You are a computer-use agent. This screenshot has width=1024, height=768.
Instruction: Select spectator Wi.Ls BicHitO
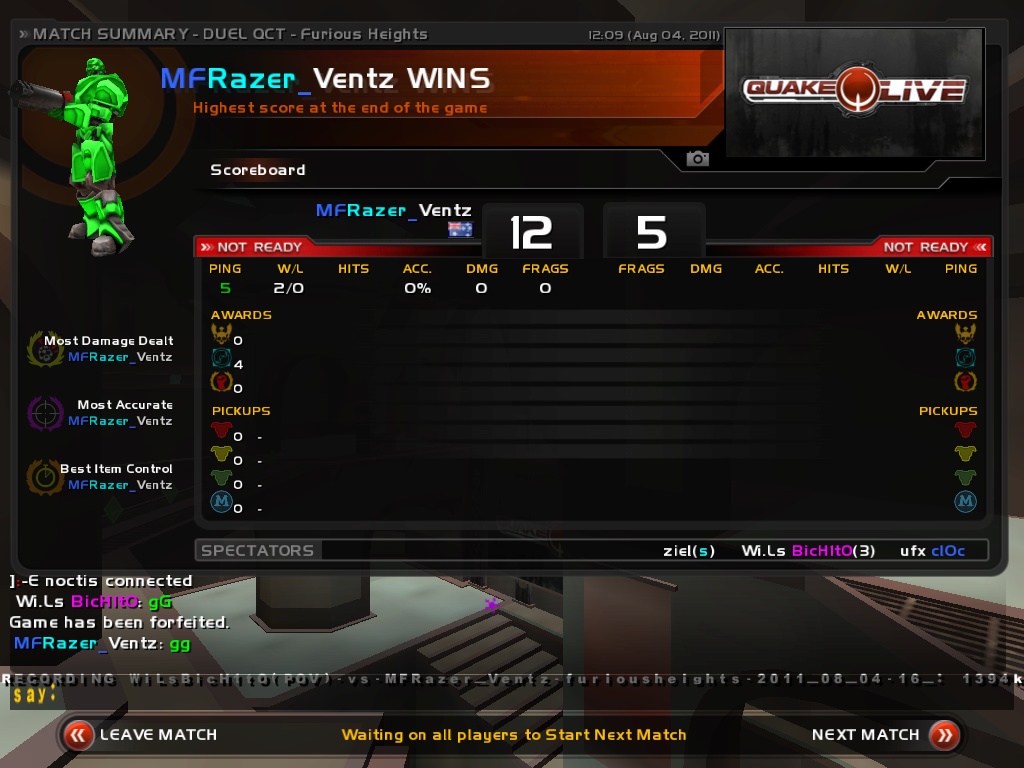pos(808,550)
